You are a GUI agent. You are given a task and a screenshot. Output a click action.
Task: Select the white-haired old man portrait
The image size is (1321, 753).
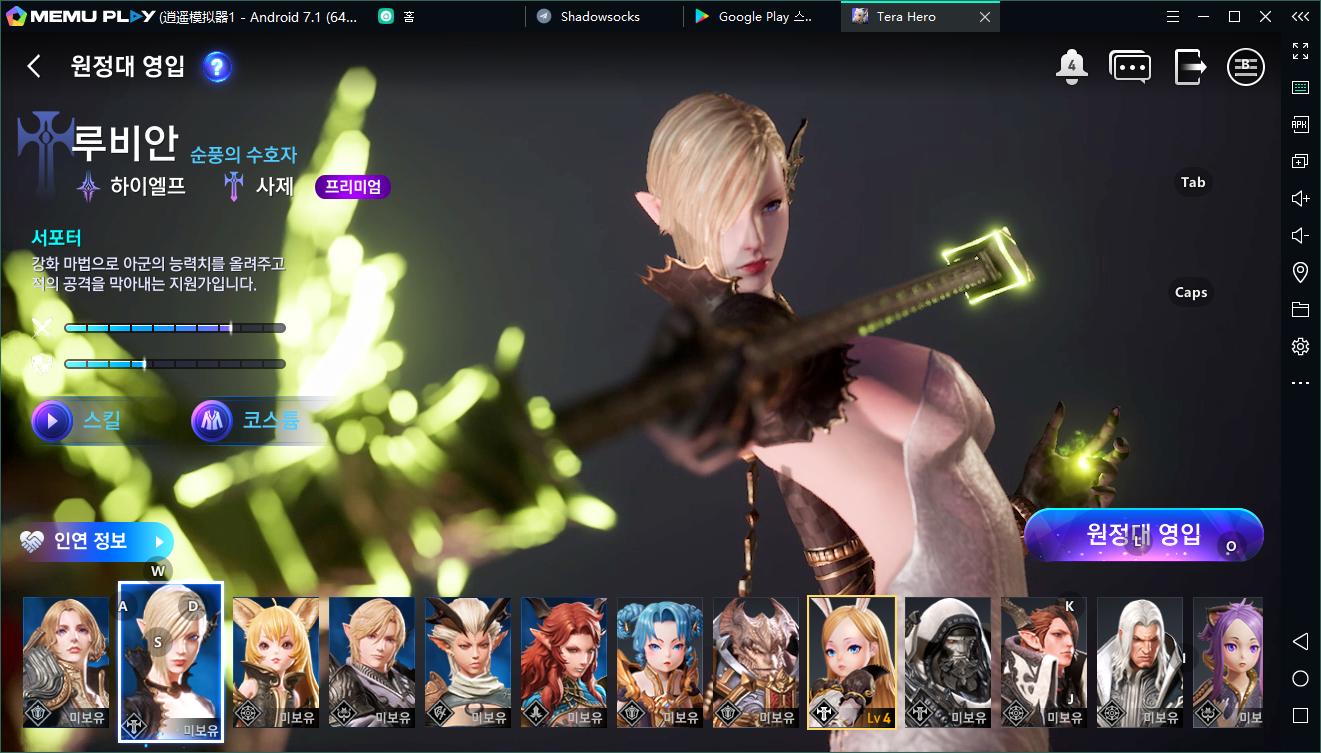coord(1139,662)
